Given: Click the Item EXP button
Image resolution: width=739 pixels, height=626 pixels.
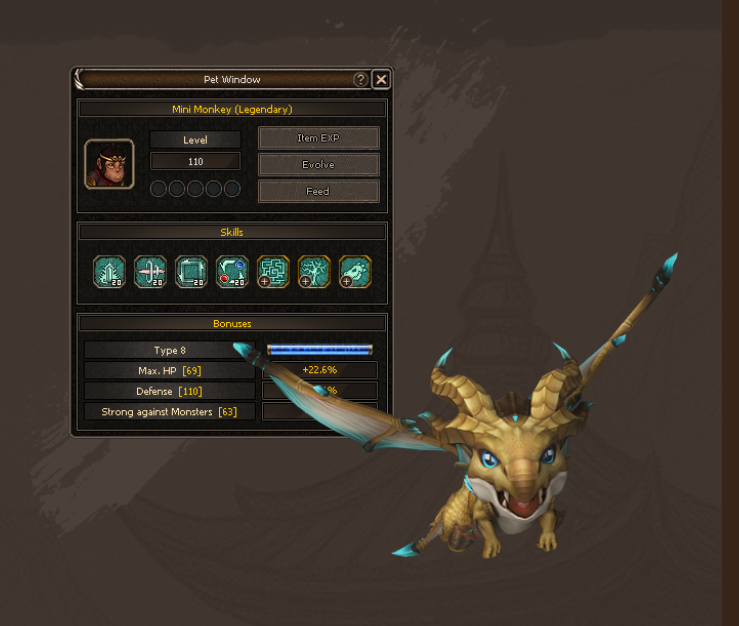Looking at the screenshot, I should point(318,138).
